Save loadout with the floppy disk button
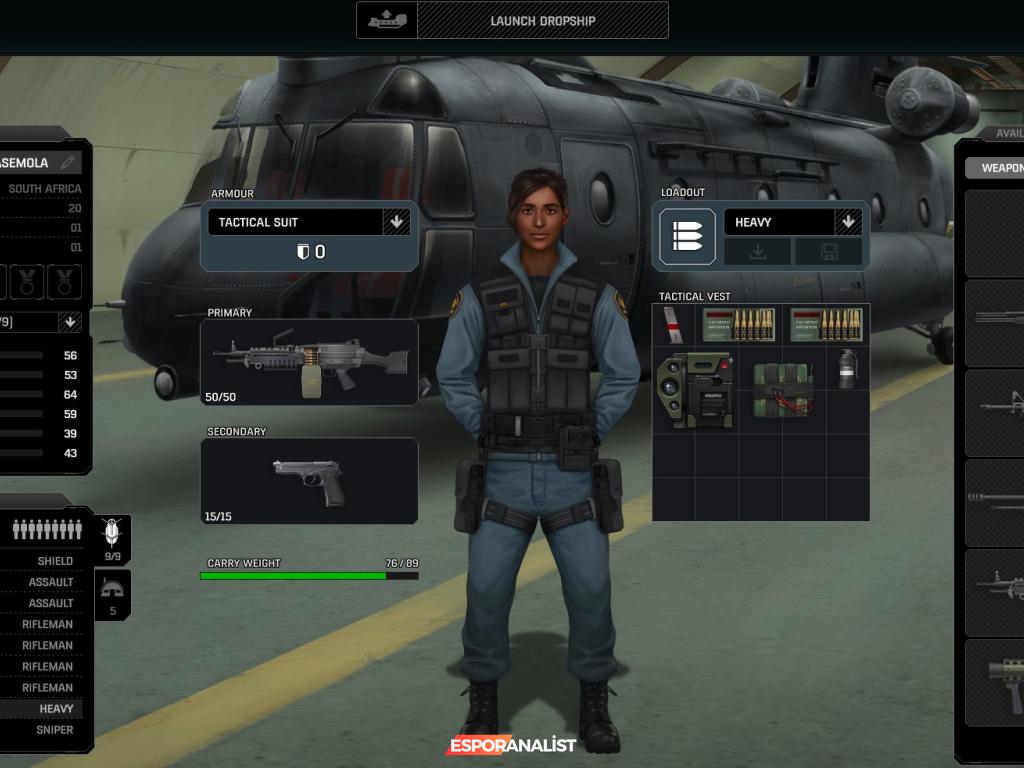 coord(829,252)
